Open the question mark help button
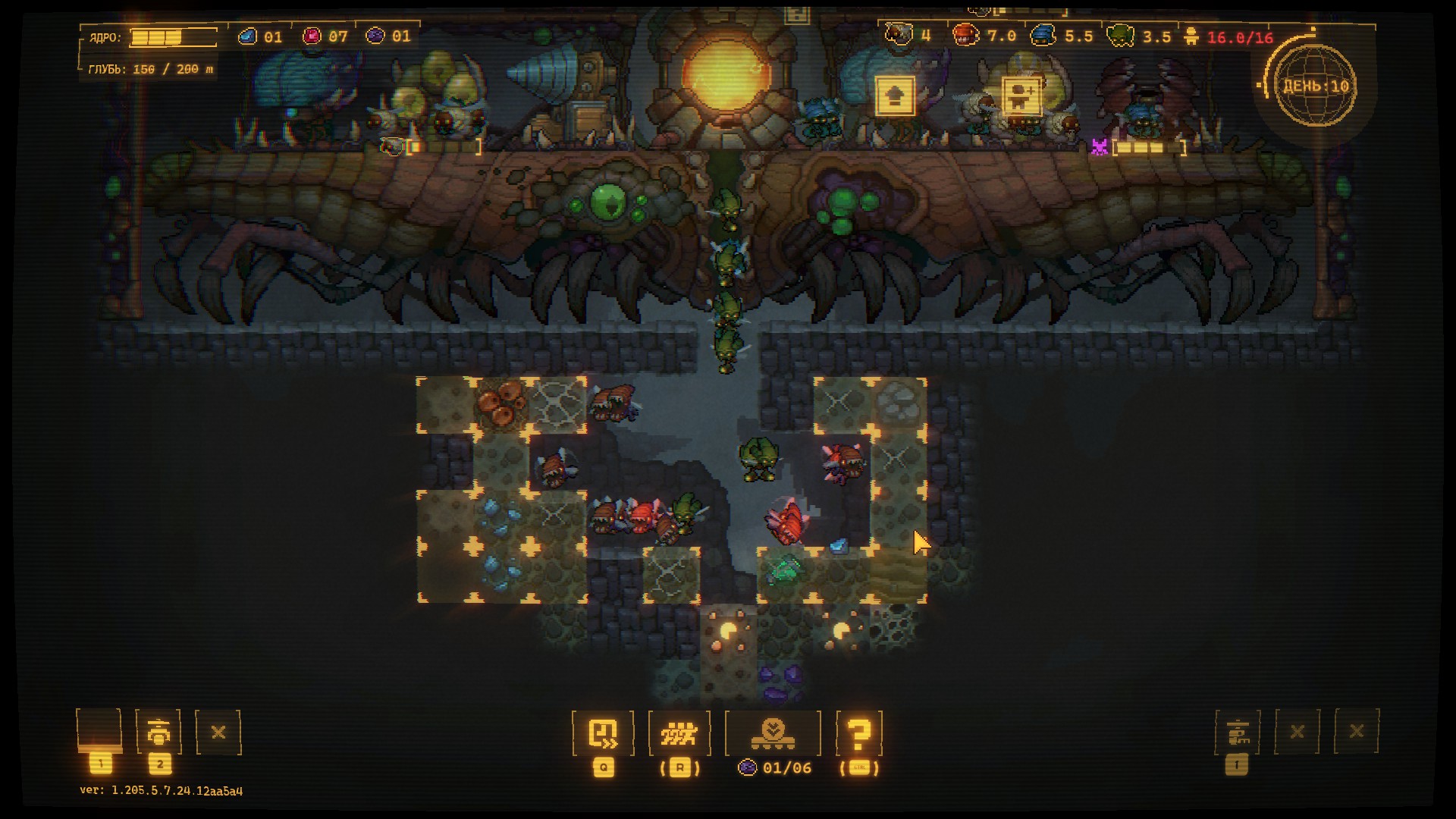1456x819 pixels. [x=858, y=733]
